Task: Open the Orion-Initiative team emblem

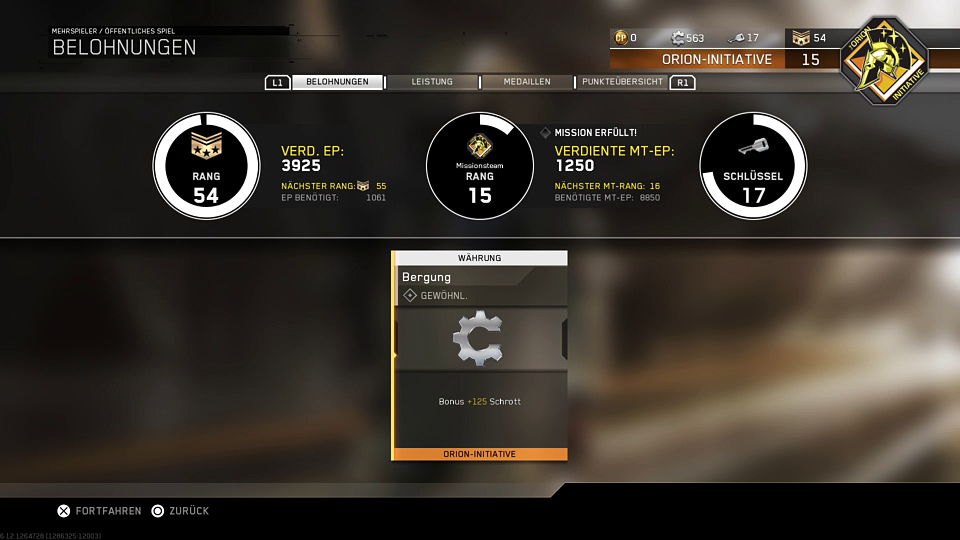Action: pos(883,59)
